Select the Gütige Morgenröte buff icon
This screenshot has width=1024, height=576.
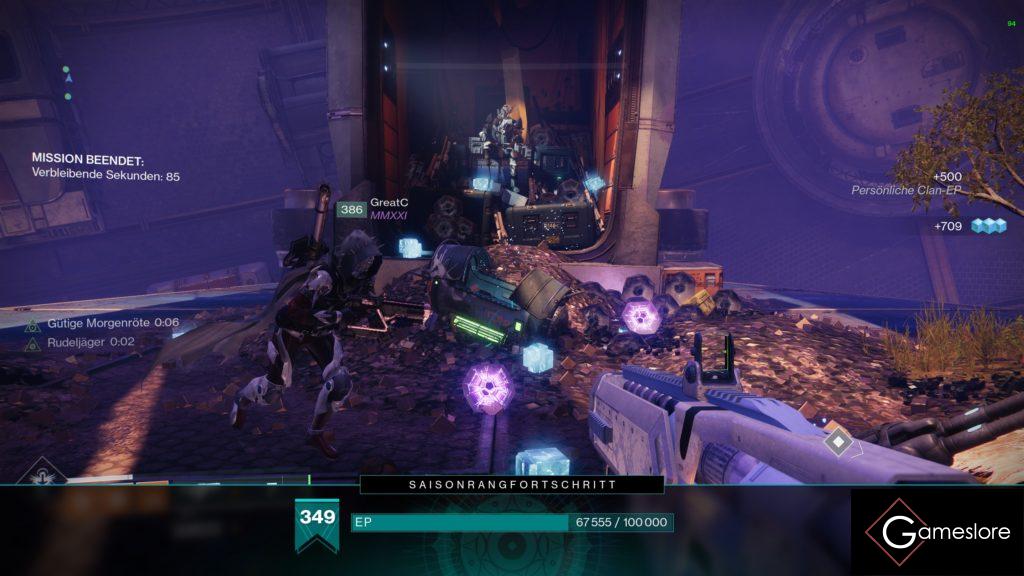pos(32,323)
